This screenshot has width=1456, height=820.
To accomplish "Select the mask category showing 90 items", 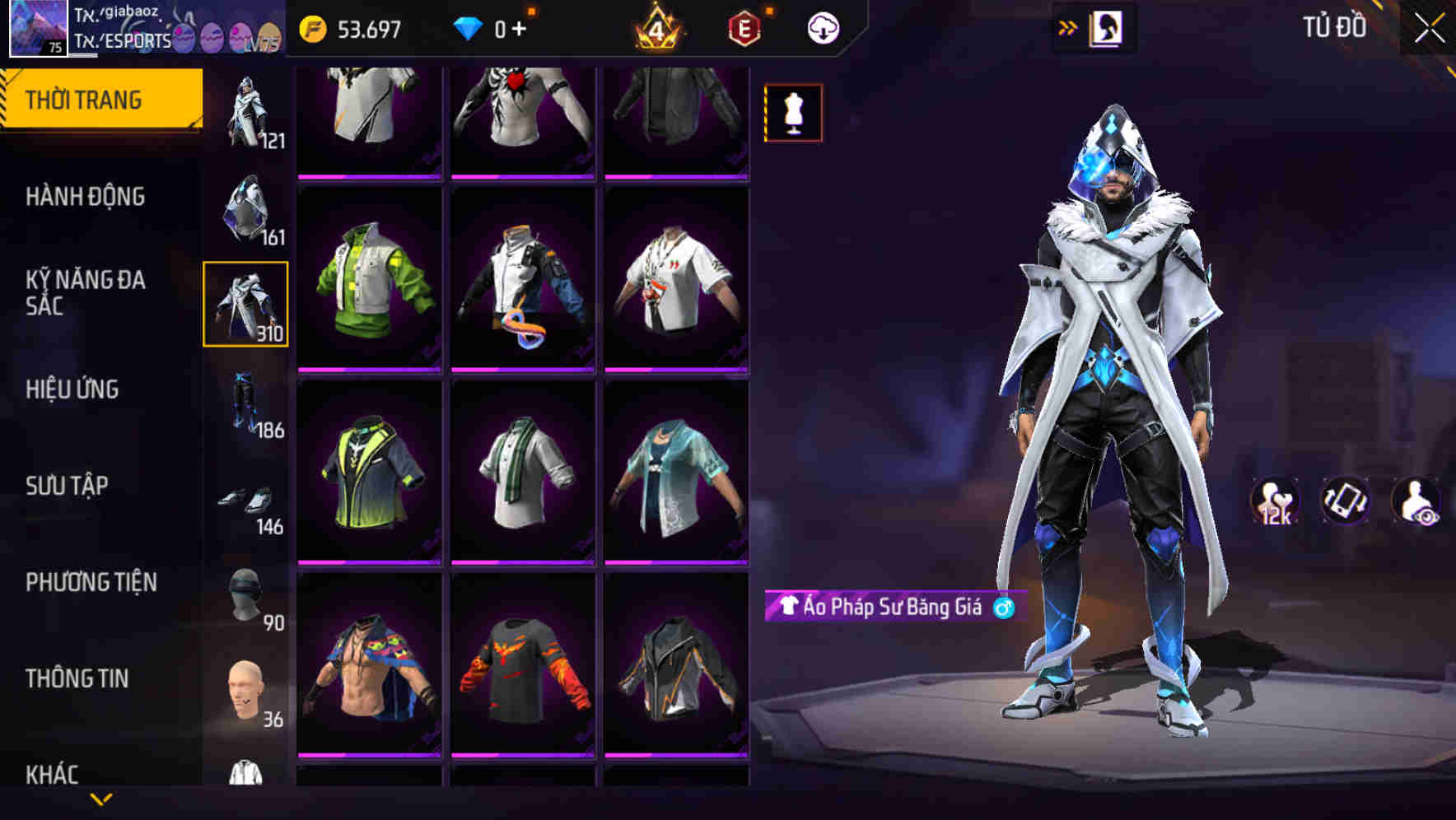I will (x=246, y=593).
